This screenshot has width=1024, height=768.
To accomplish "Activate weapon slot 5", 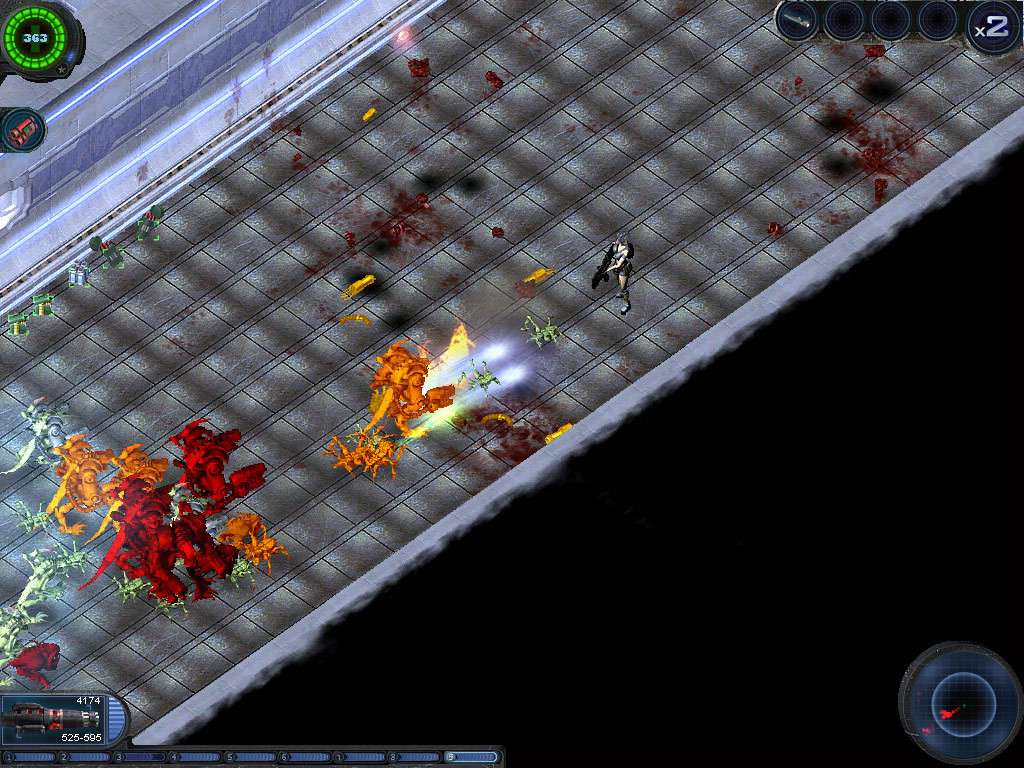I will (x=250, y=757).
